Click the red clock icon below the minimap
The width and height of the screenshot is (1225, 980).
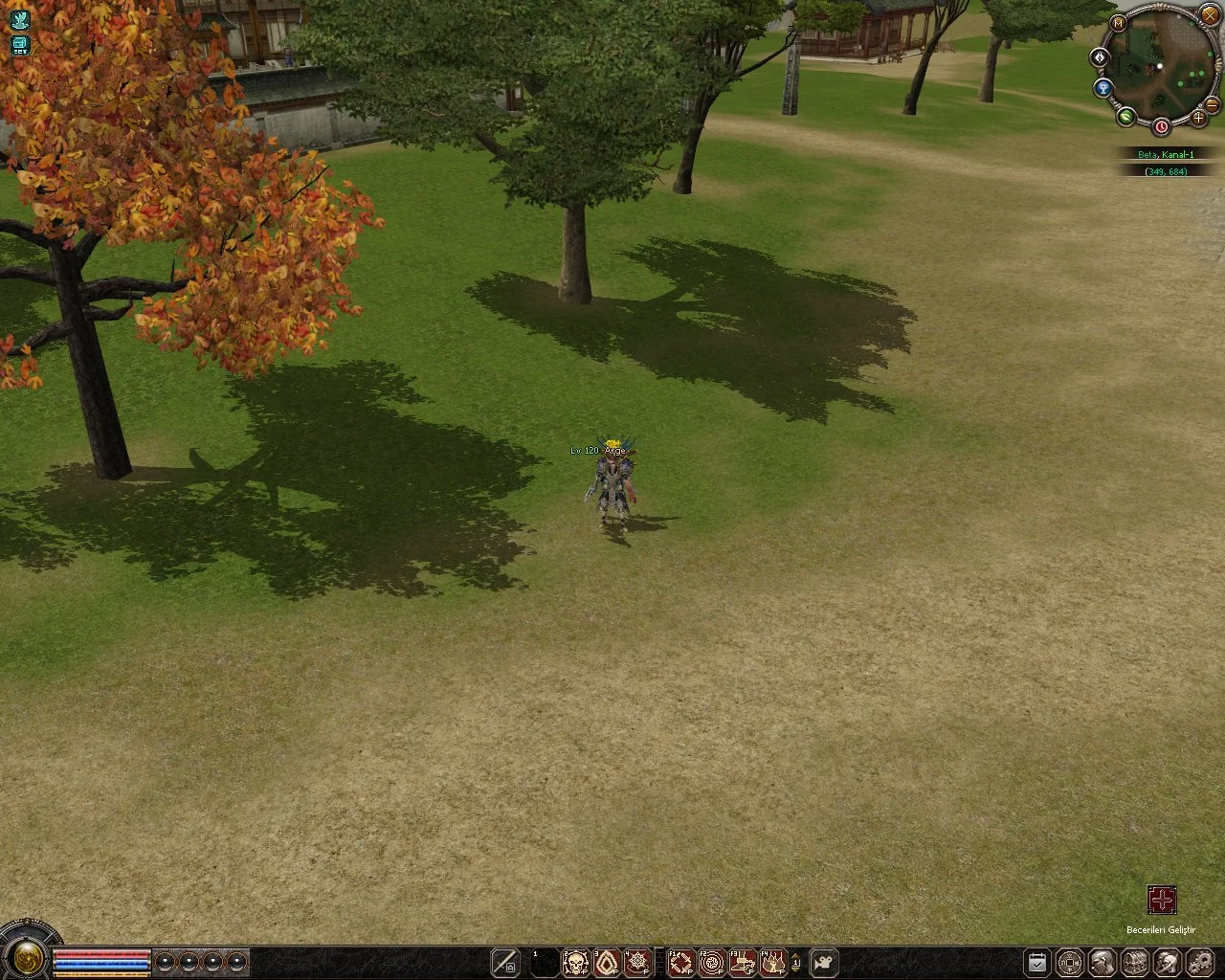1161,126
